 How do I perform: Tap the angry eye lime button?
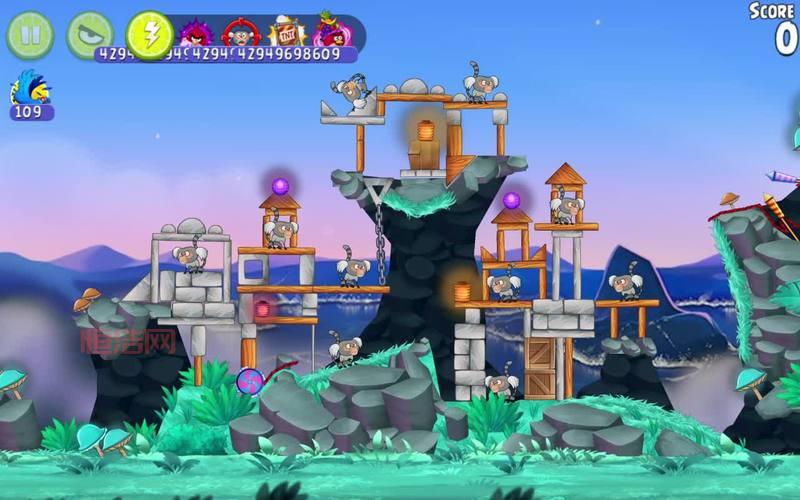(x=89, y=35)
